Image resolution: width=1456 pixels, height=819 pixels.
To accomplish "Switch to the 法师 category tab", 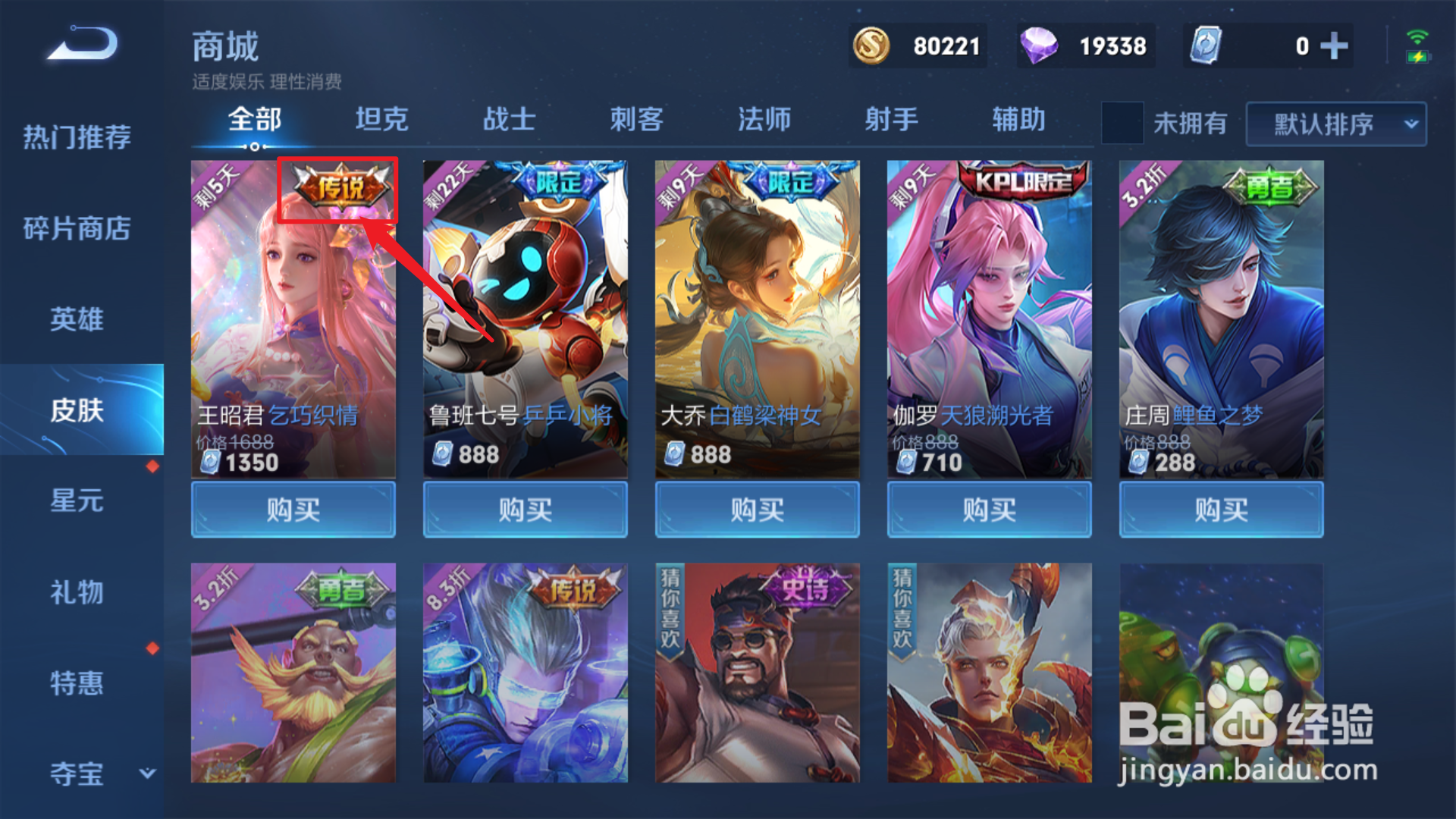I will (764, 119).
